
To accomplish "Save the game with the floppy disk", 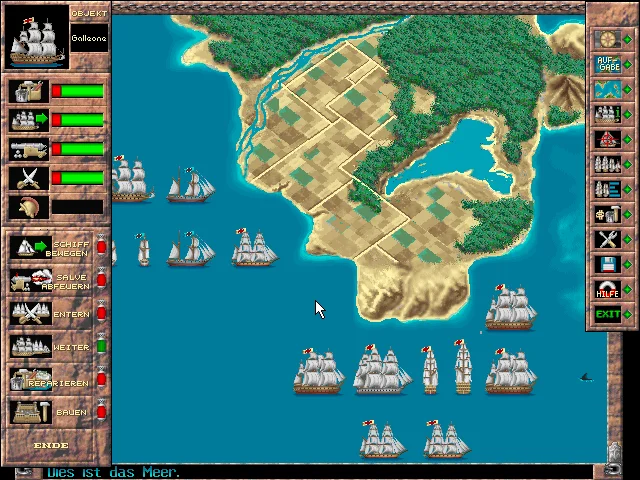I will pos(607,264).
